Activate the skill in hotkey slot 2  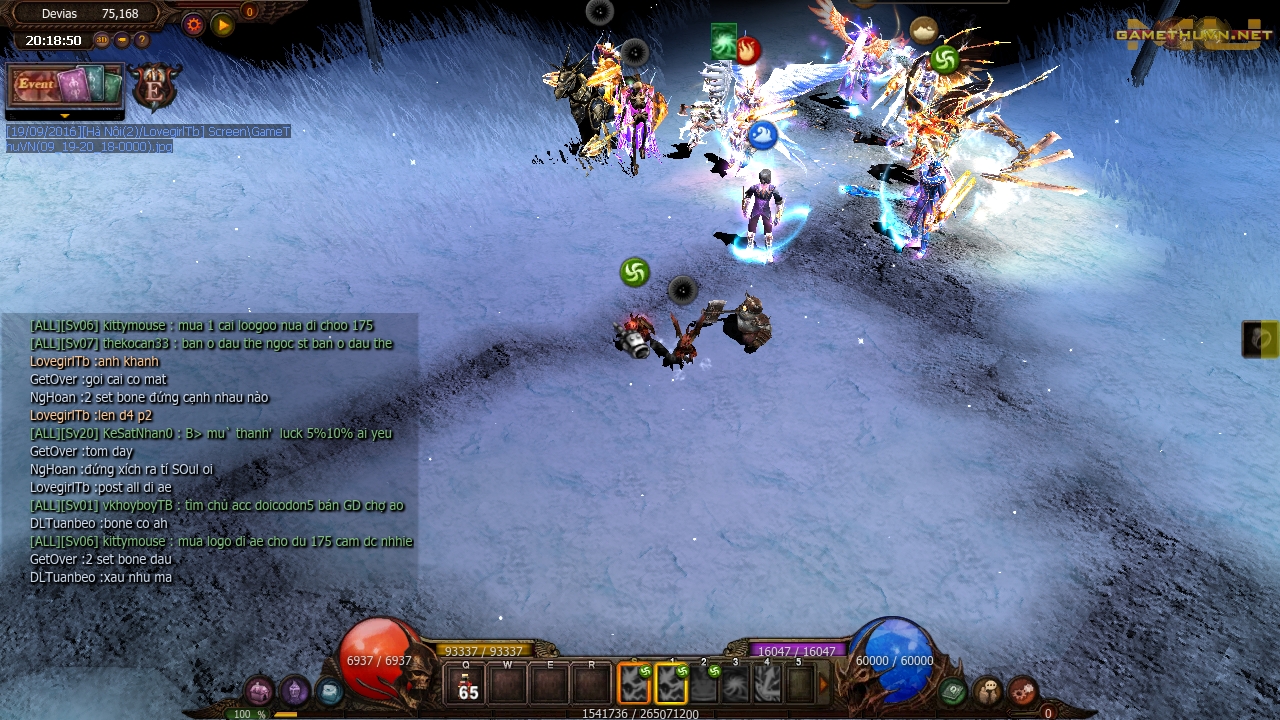(x=704, y=683)
